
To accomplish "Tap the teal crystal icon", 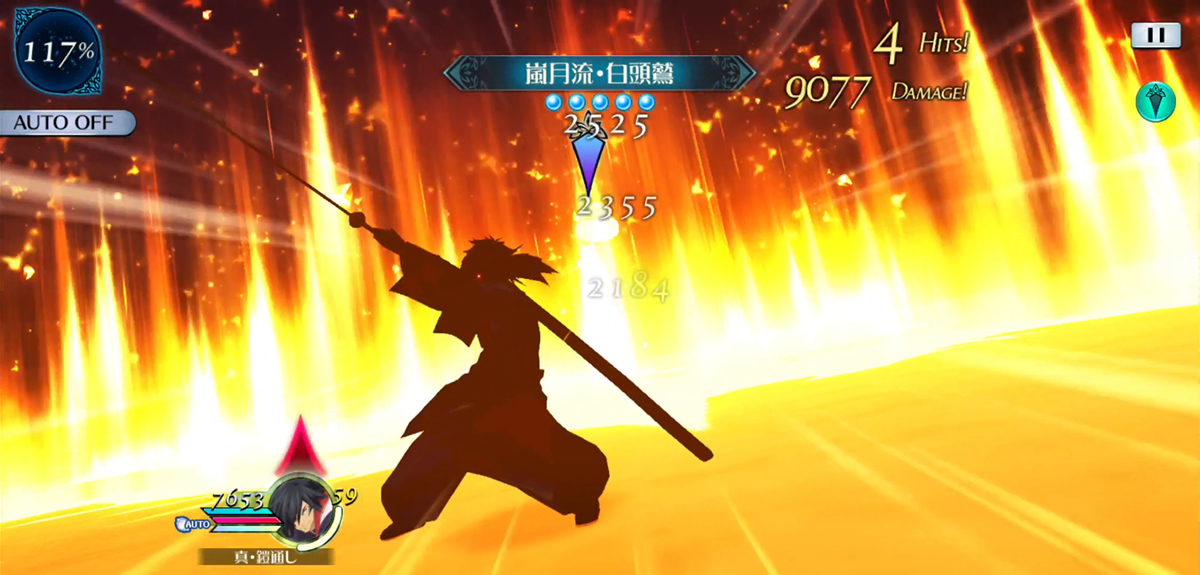I will (1156, 102).
